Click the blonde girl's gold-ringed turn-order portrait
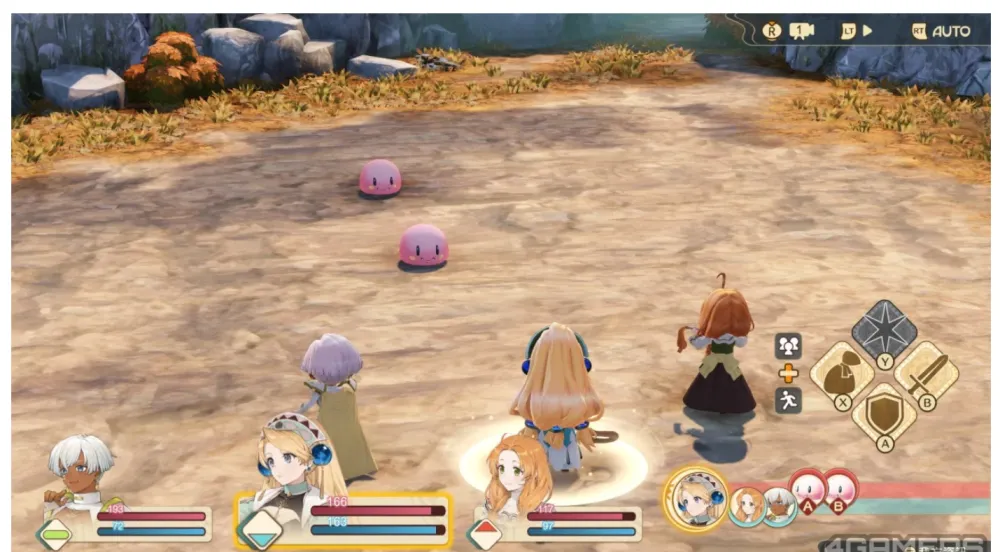1000x552 pixels. point(694,497)
